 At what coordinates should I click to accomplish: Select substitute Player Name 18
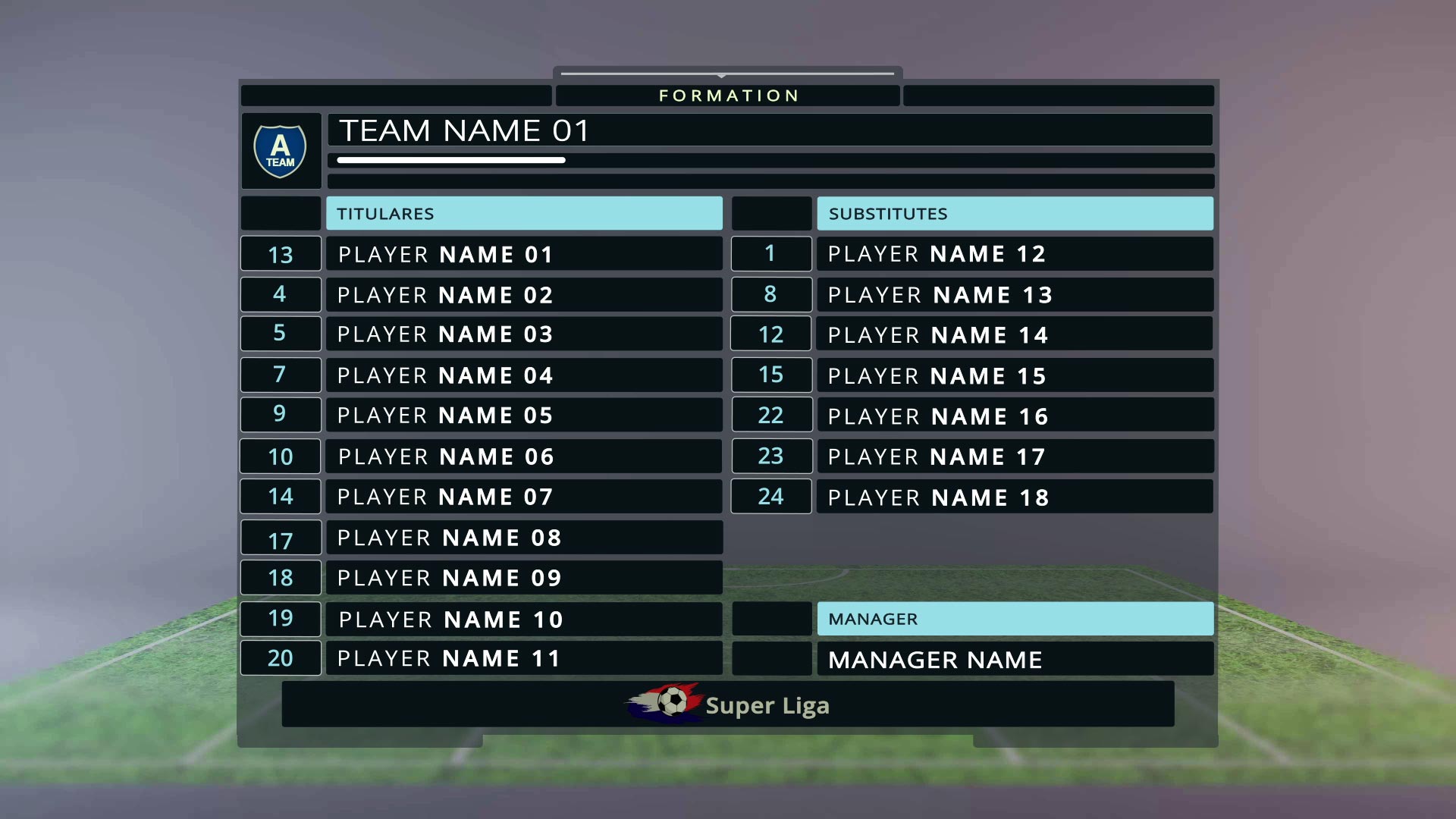click(x=1014, y=497)
